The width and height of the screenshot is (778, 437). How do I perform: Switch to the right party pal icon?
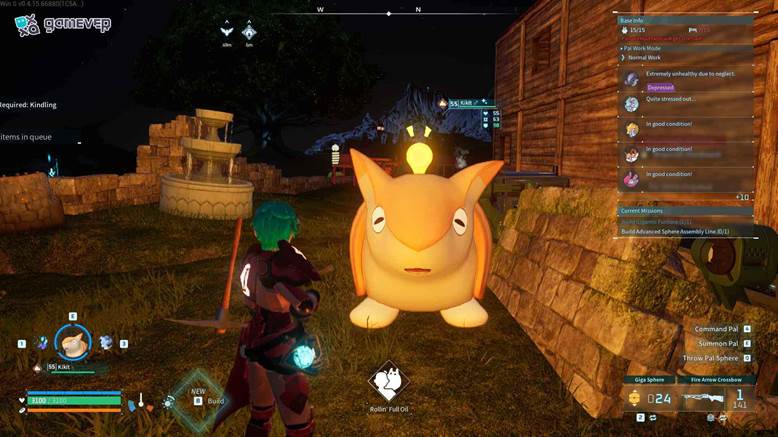click(106, 343)
